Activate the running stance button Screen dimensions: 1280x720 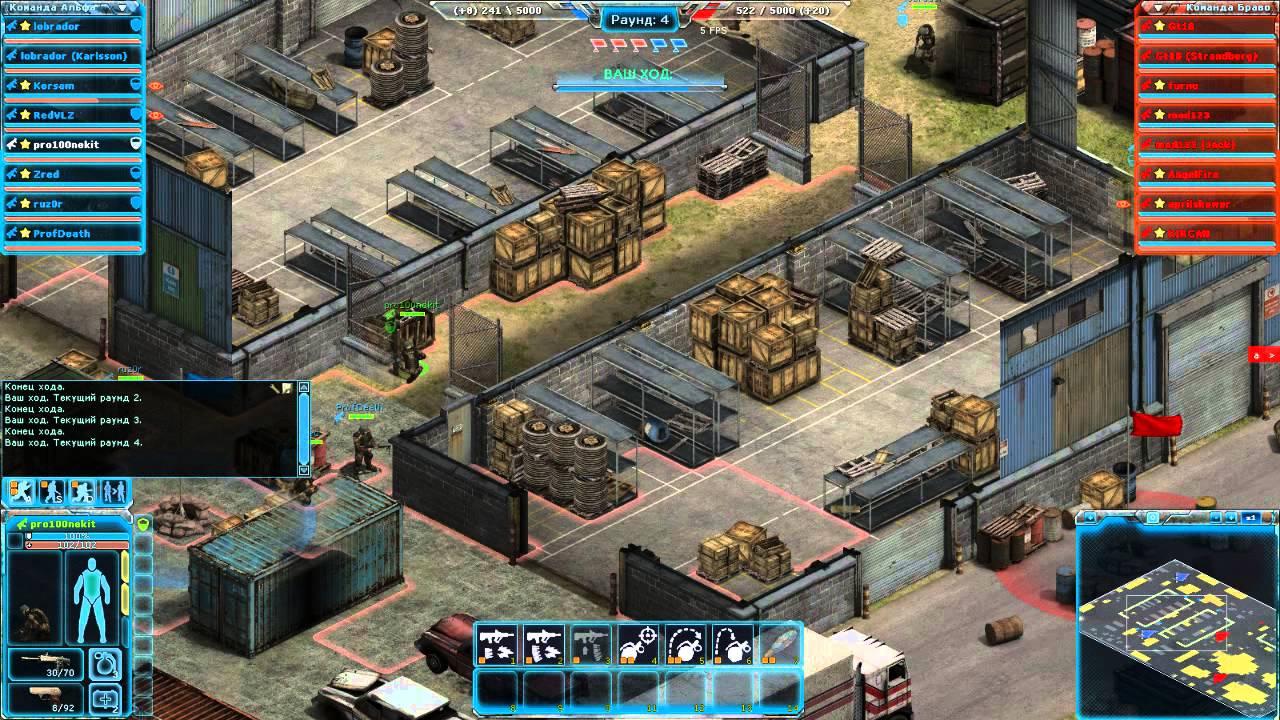(x=22, y=492)
